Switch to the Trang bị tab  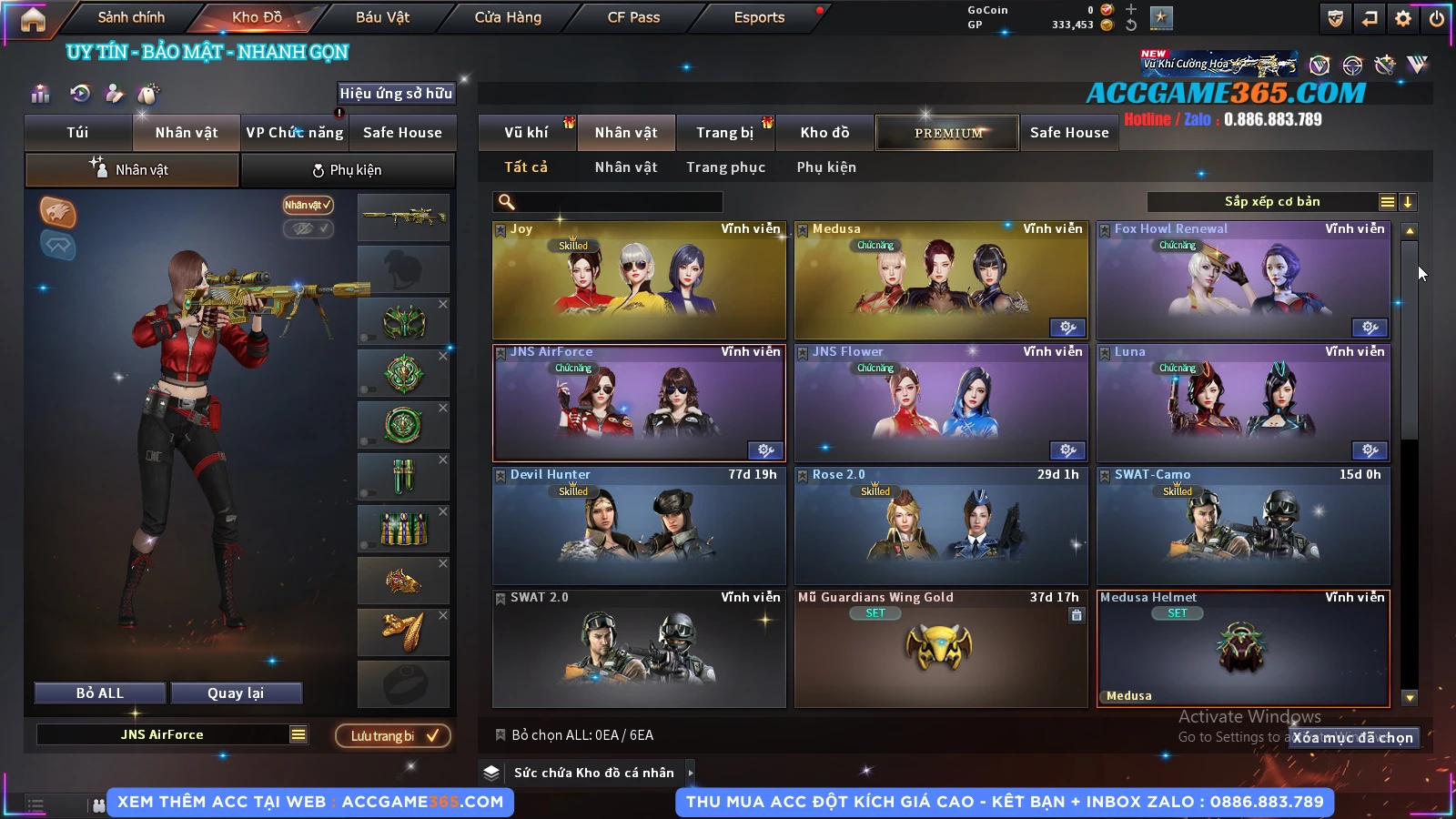coord(724,133)
